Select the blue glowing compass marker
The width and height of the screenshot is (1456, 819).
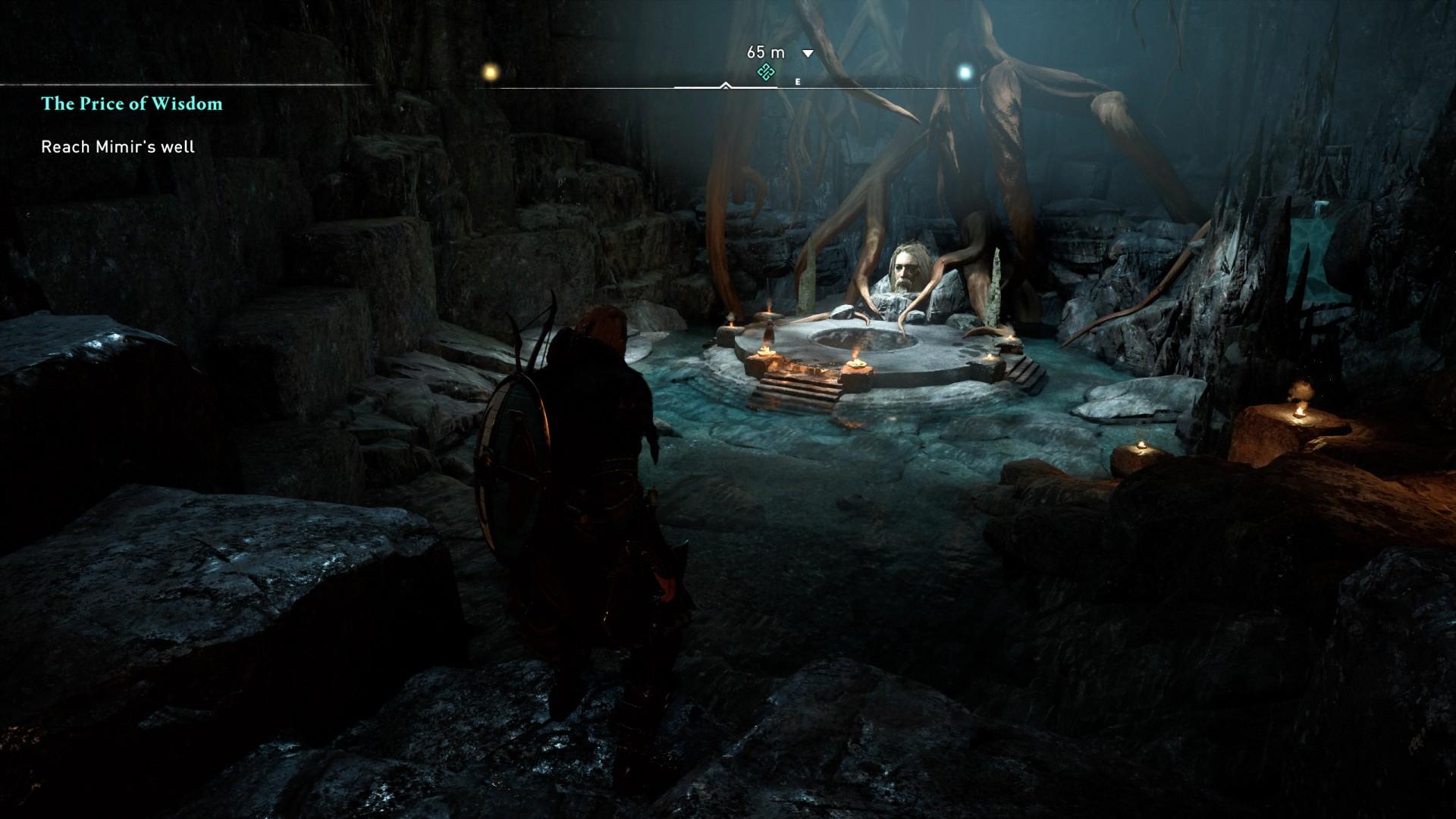coord(965,73)
